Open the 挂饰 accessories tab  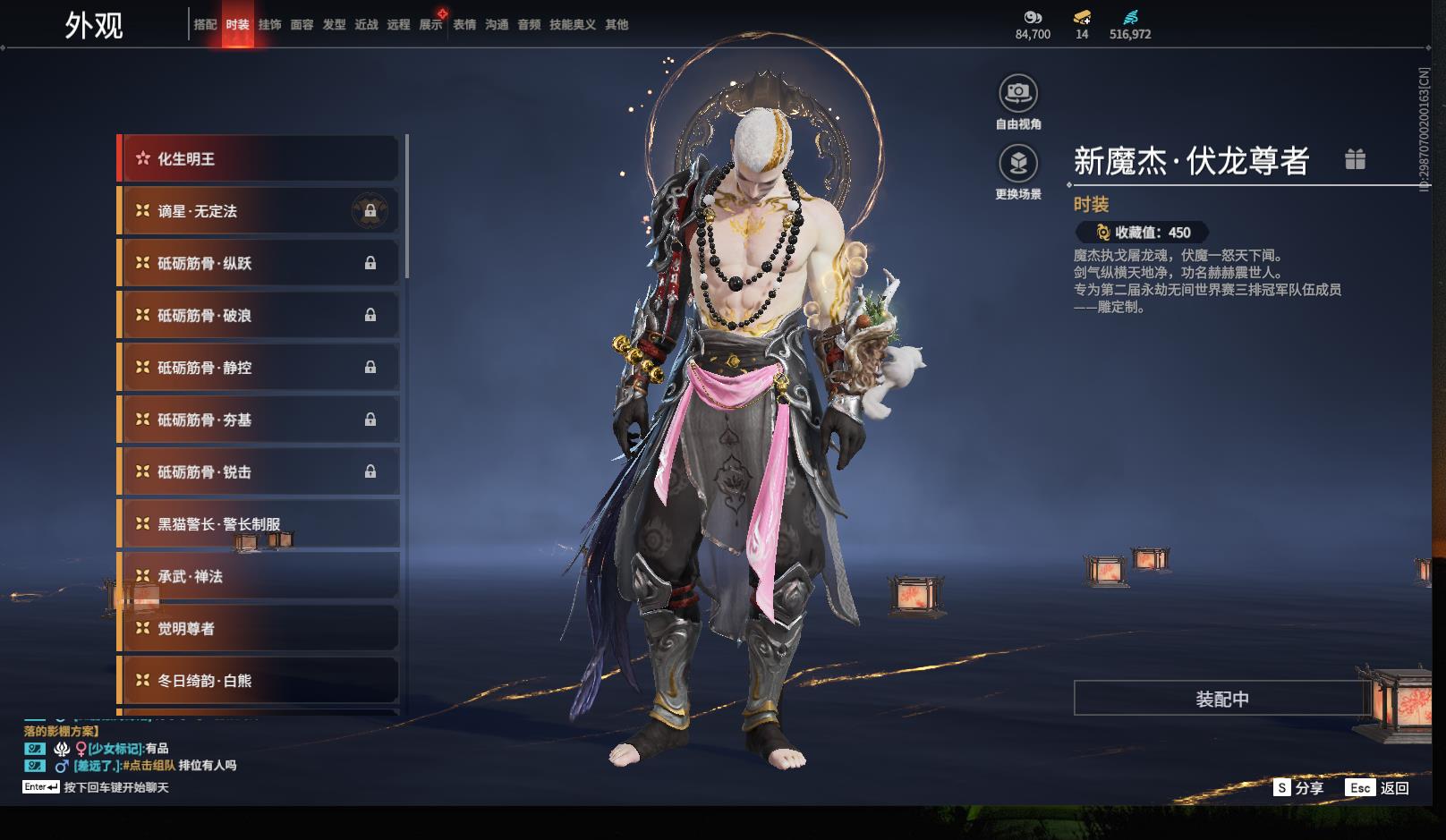click(x=269, y=25)
